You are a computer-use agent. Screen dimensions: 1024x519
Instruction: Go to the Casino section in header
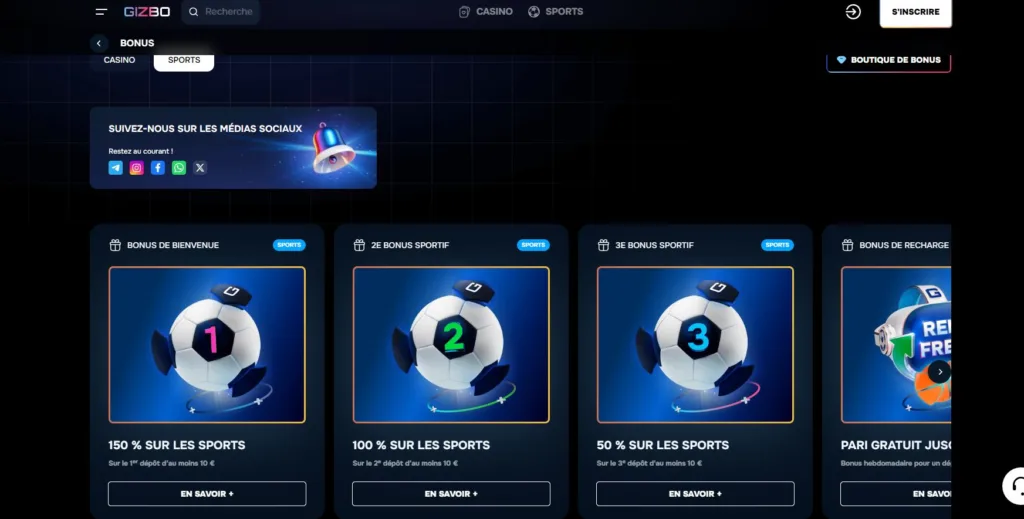click(486, 12)
